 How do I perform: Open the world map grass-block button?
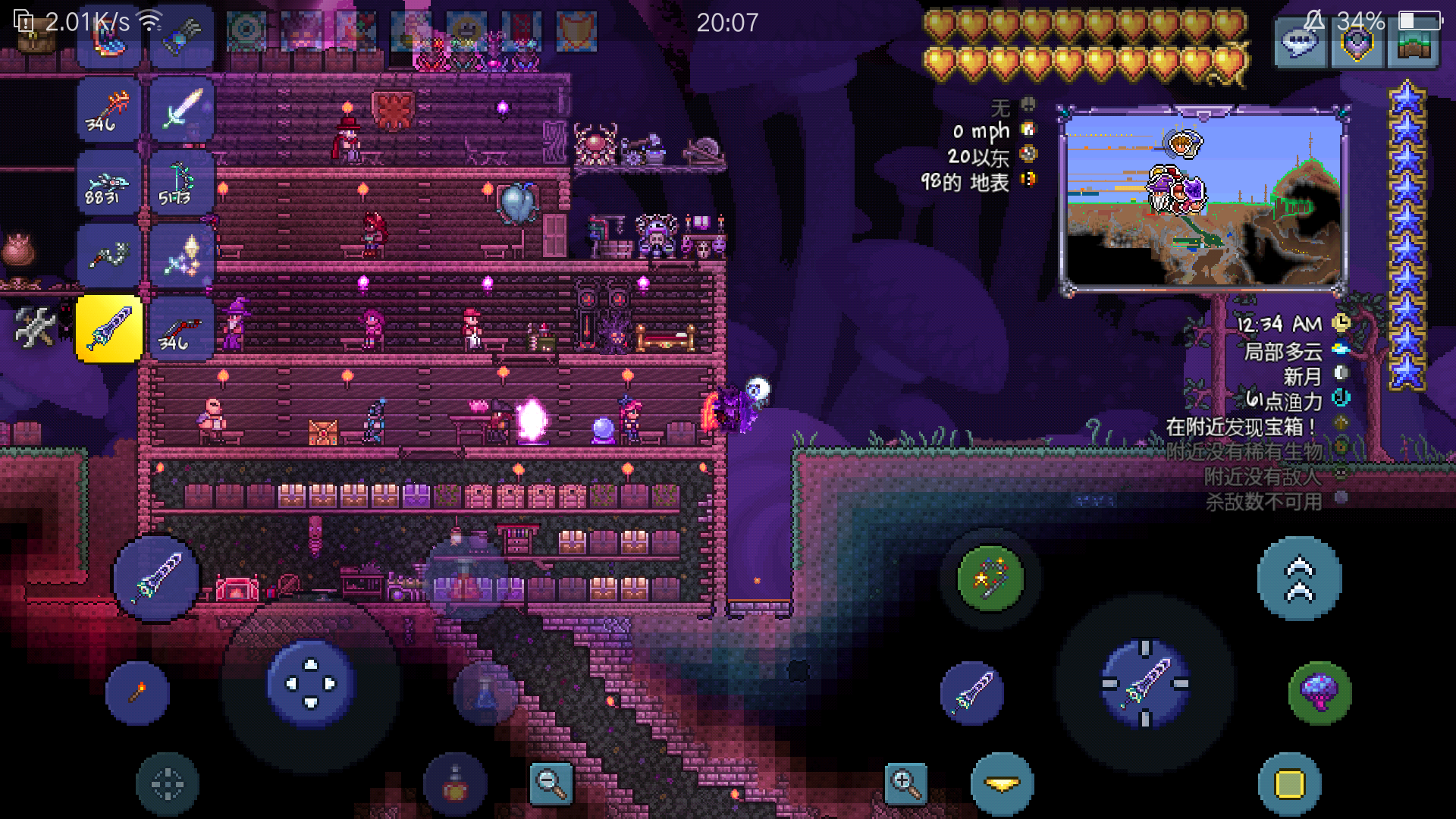(x=1412, y=45)
